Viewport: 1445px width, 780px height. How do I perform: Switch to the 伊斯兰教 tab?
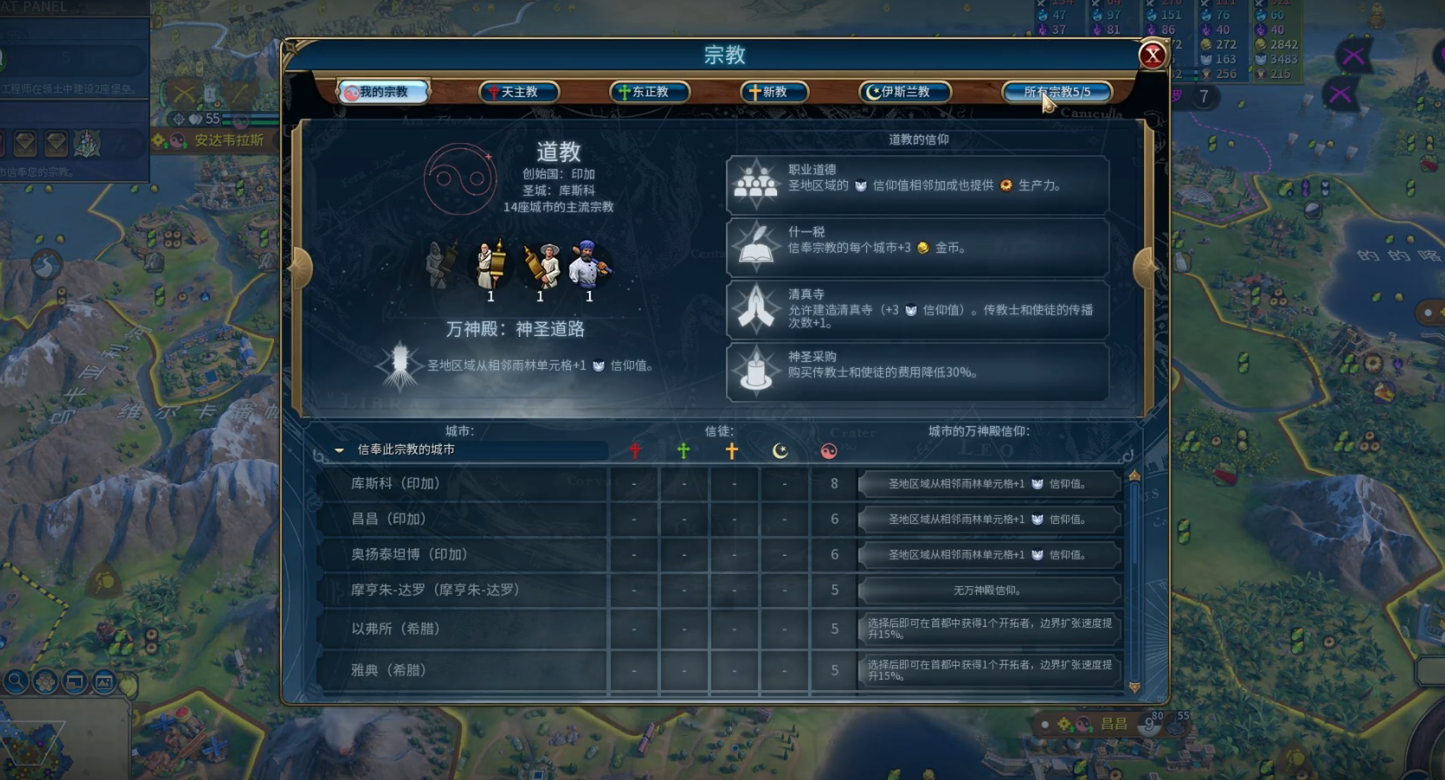point(904,92)
